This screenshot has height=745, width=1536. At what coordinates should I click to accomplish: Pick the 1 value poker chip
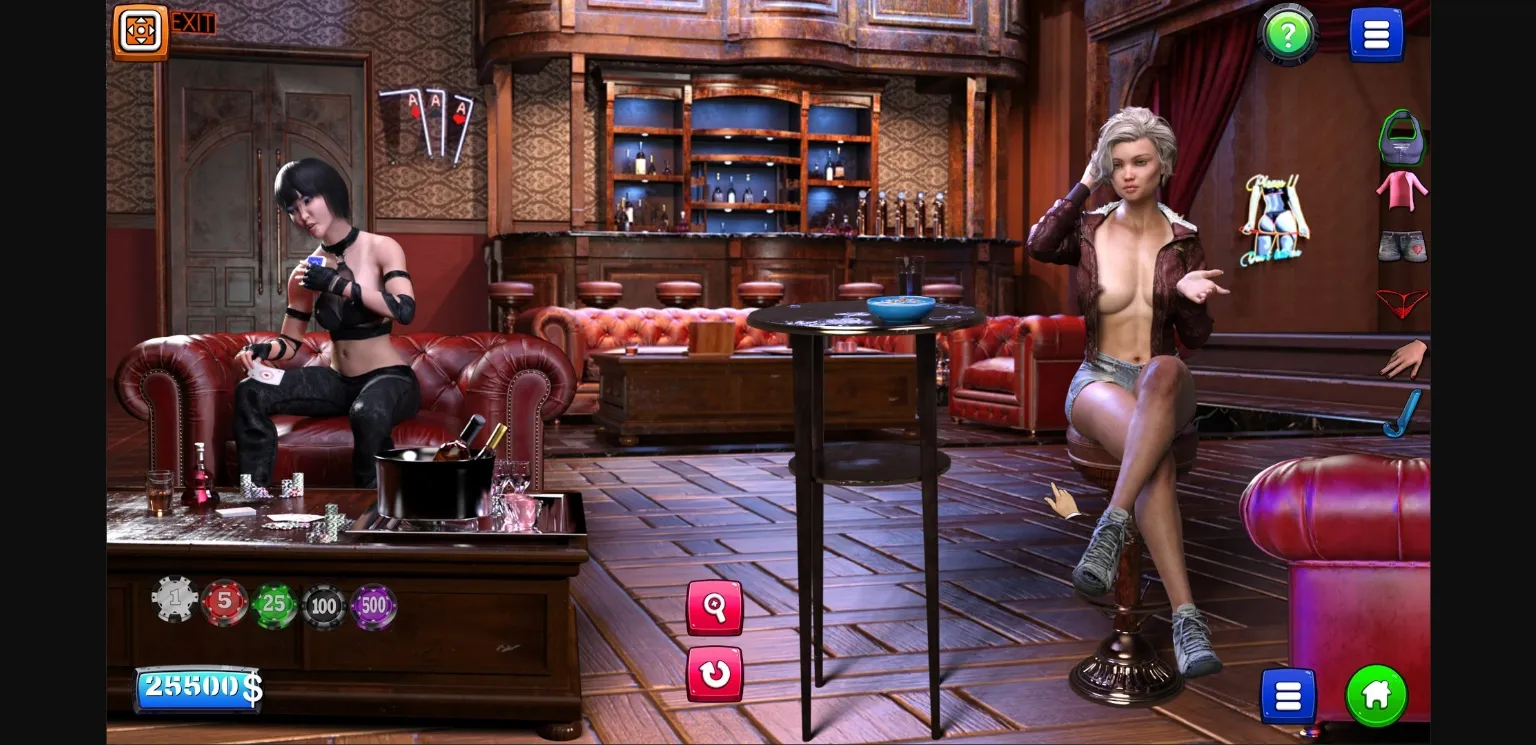174,600
